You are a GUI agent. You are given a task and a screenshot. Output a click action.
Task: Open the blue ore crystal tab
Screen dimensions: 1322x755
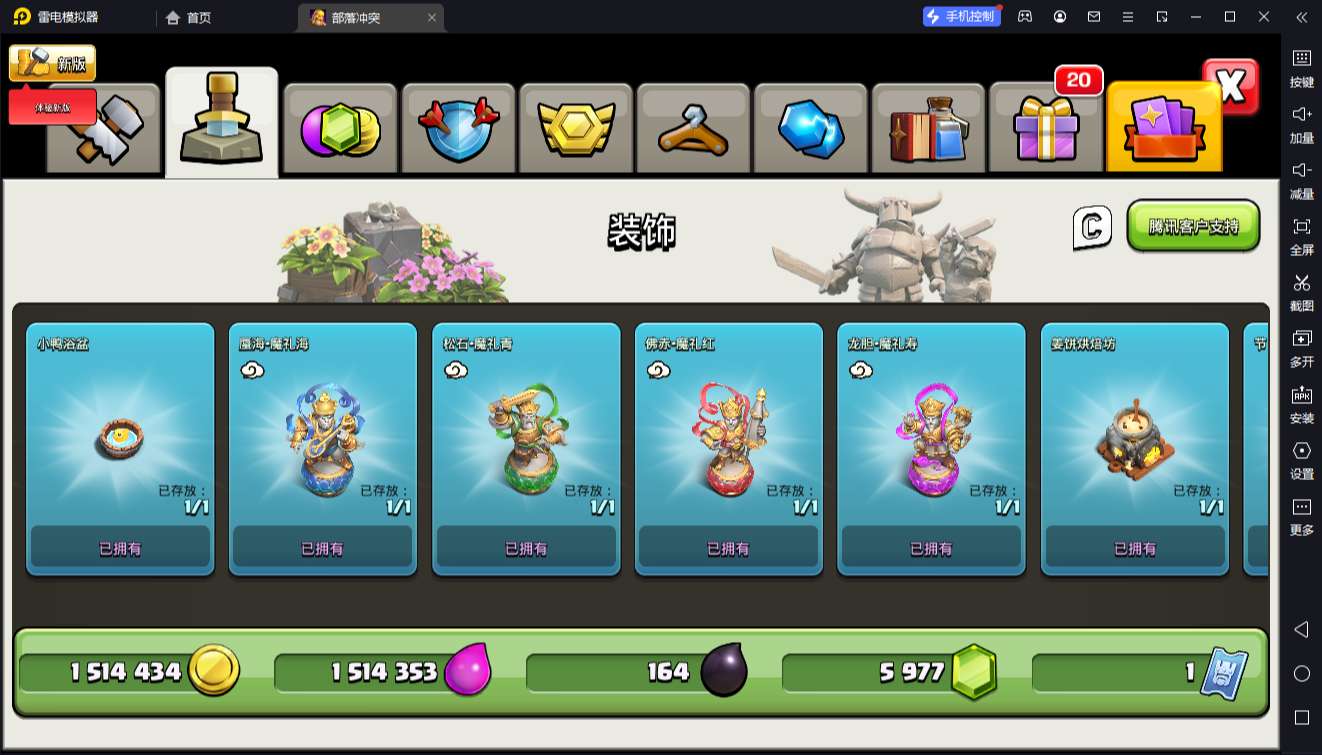[810, 129]
